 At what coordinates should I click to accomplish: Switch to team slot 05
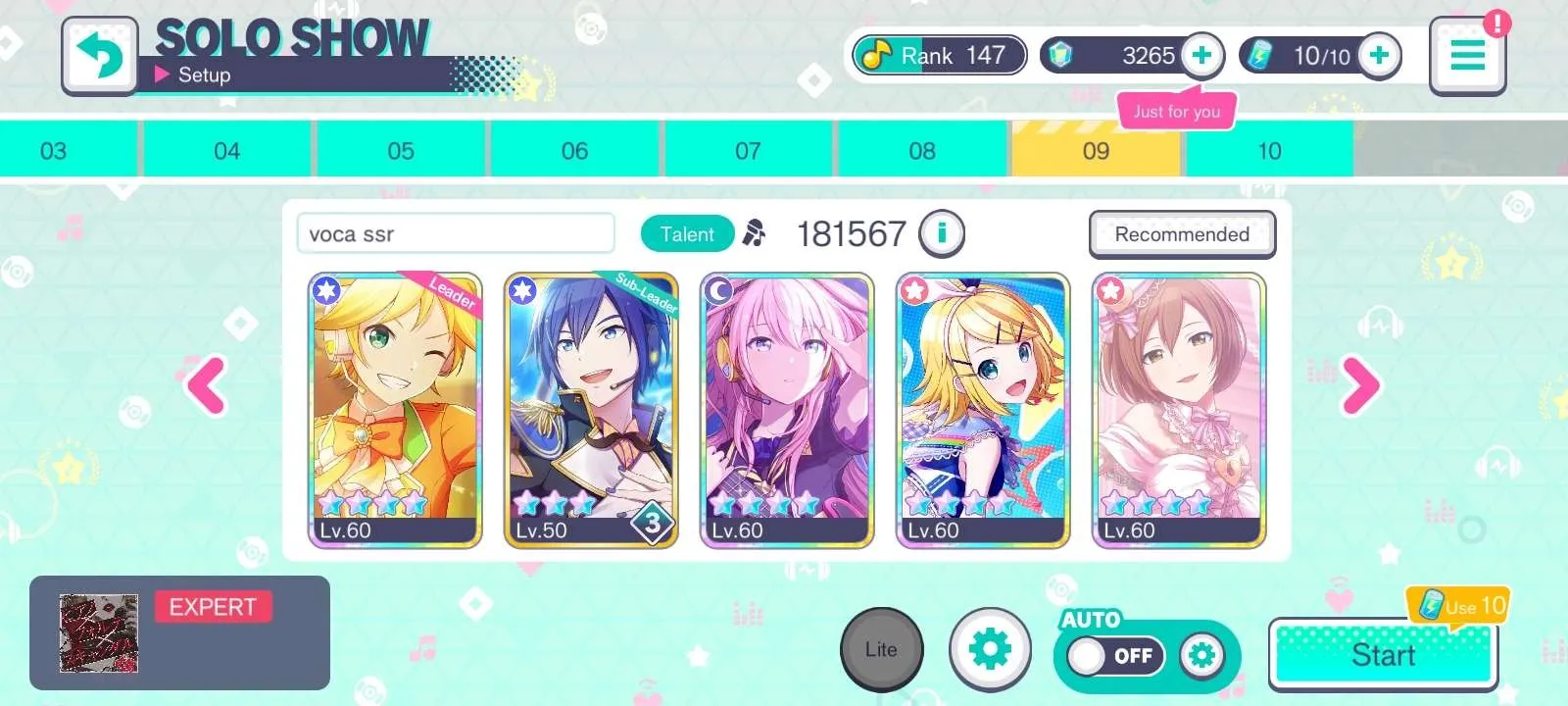pos(401,151)
